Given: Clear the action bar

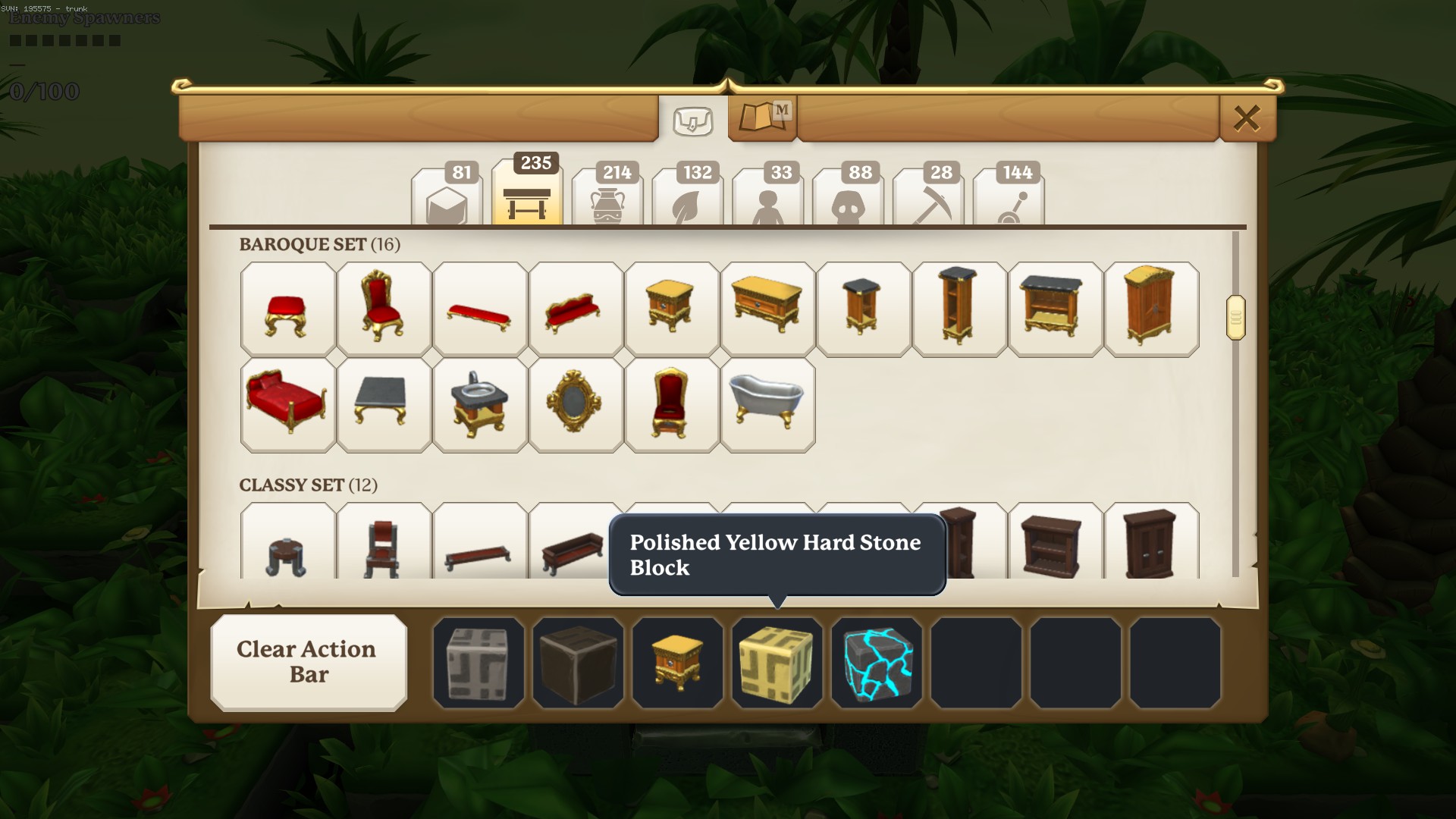Looking at the screenshot, I should [x=308, y=662].
